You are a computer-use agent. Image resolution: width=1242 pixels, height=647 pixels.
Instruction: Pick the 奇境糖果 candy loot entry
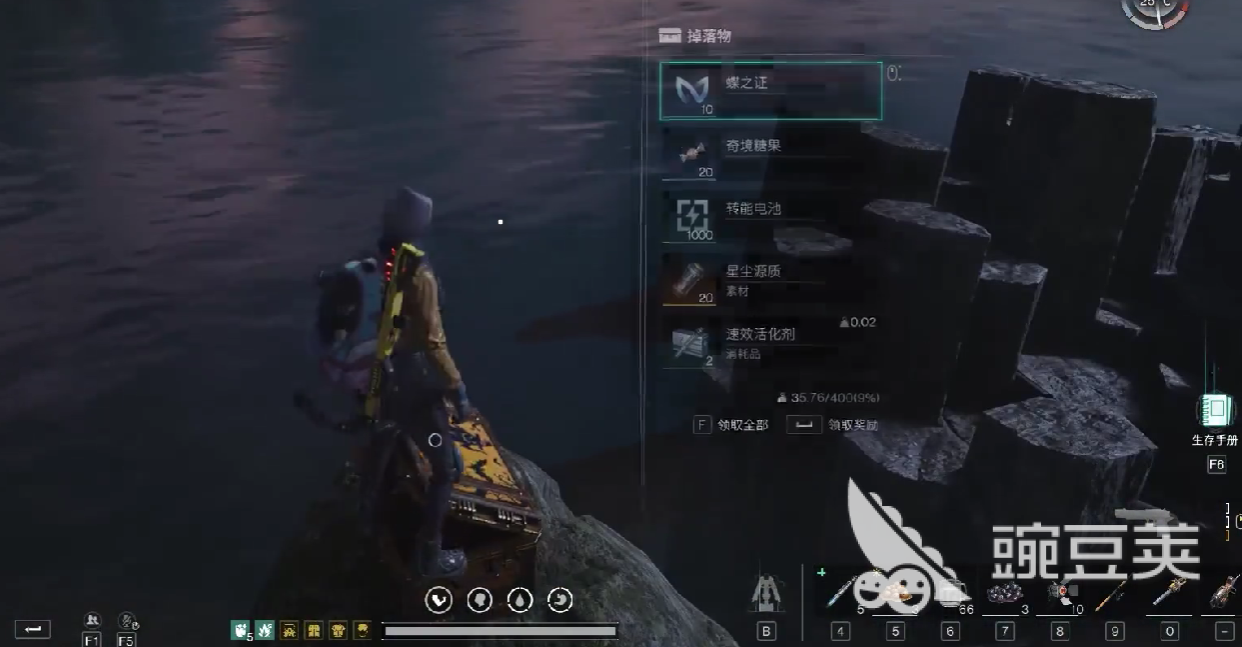tap(760, 153)
